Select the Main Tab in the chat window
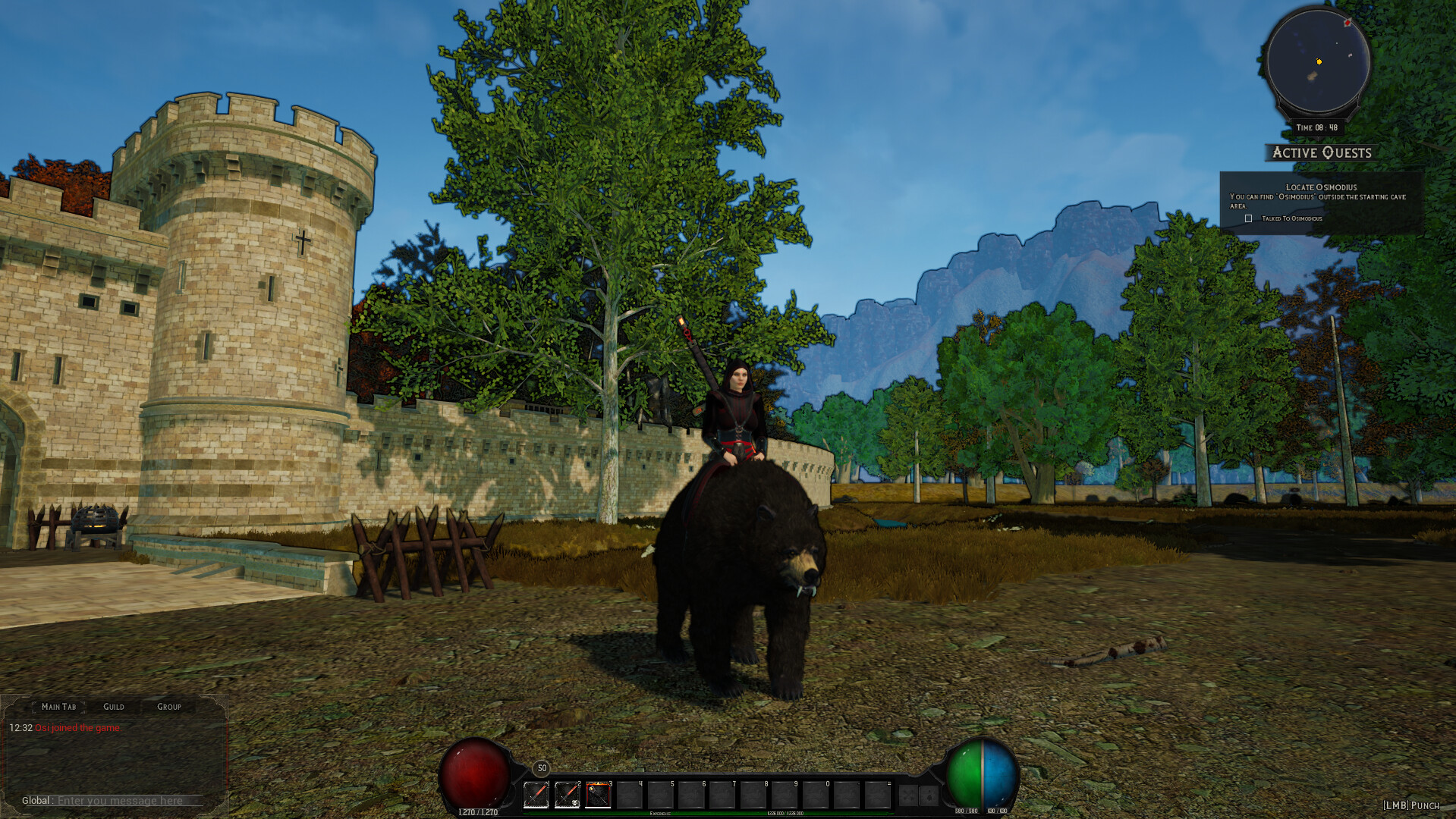 [58, 706]
